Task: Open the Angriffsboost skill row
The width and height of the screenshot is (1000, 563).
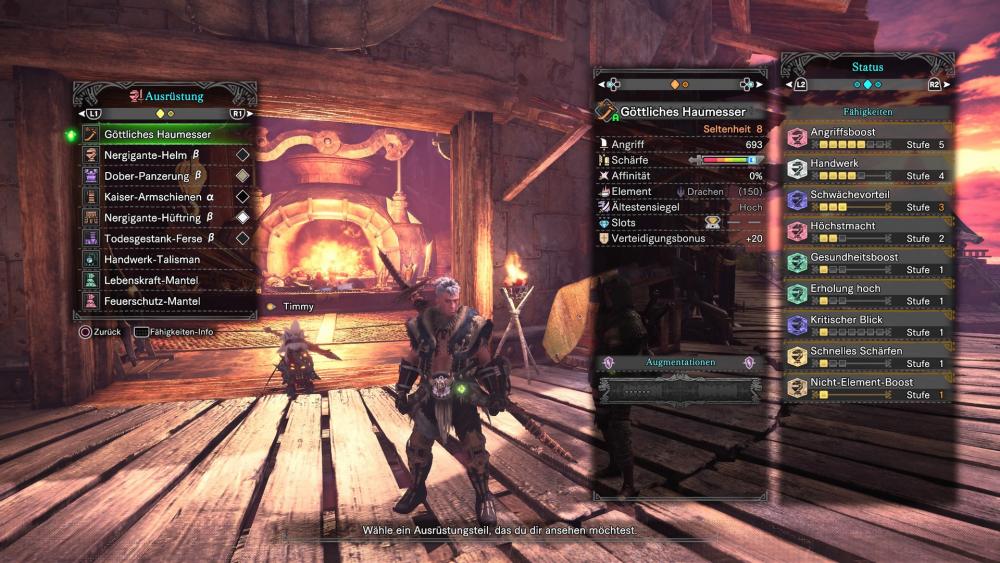Action: coord(866,137)
